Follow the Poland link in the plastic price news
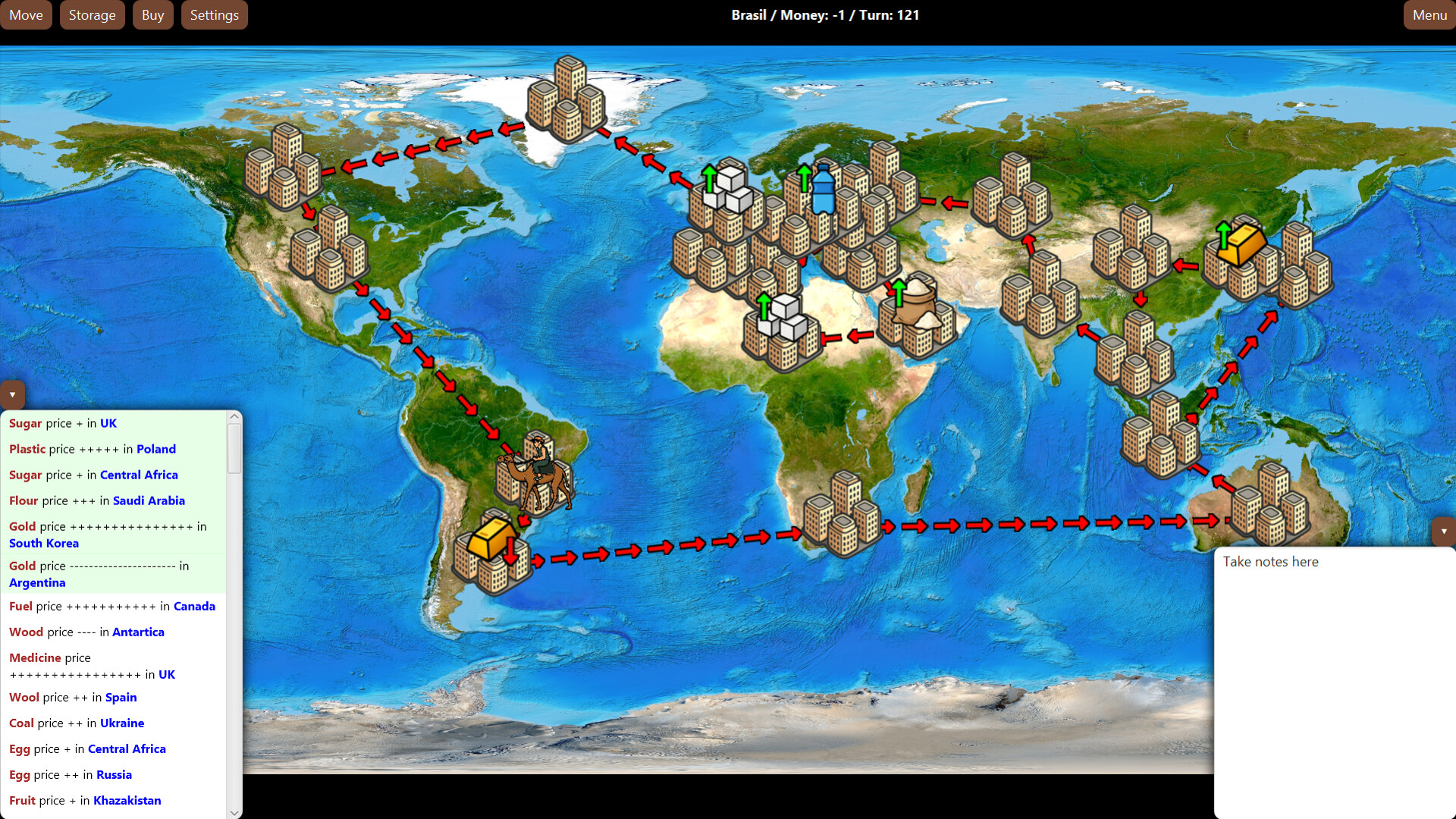 coord(156,449)
